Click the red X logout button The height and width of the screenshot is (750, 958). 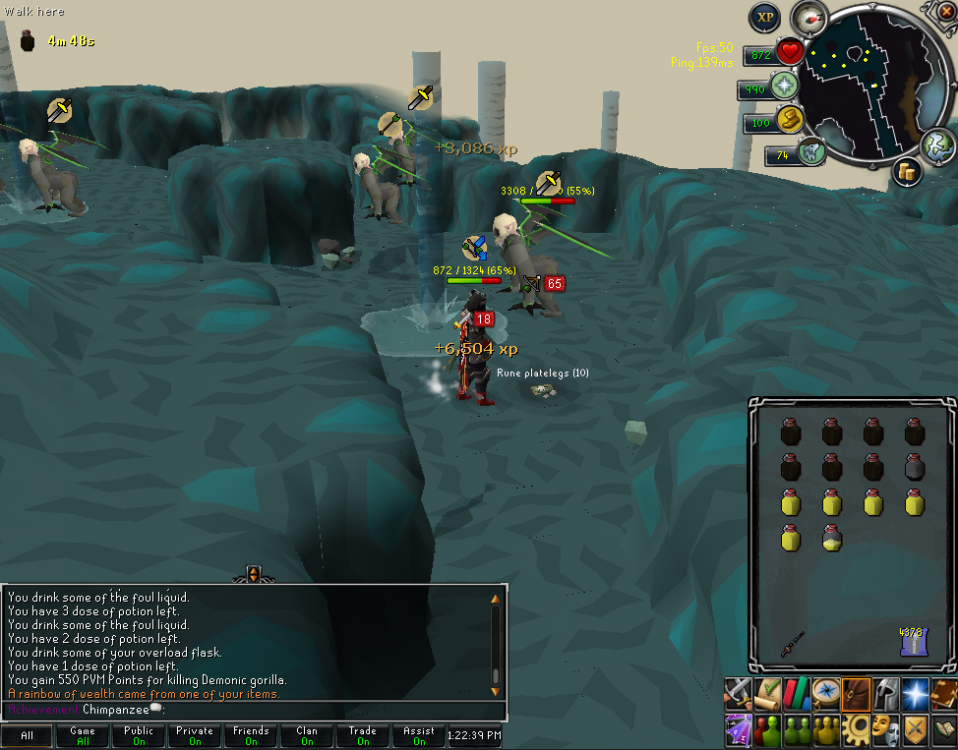coord(946,11)
